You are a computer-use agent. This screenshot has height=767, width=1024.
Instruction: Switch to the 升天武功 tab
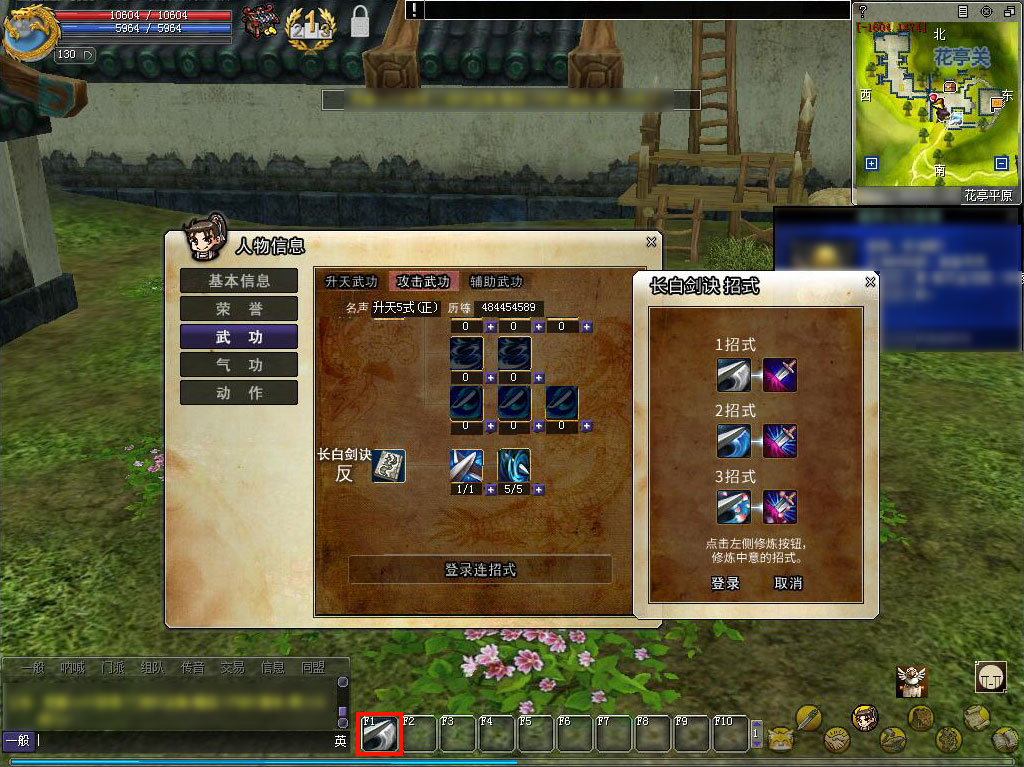pyautogui.click(x=352, y=282)
